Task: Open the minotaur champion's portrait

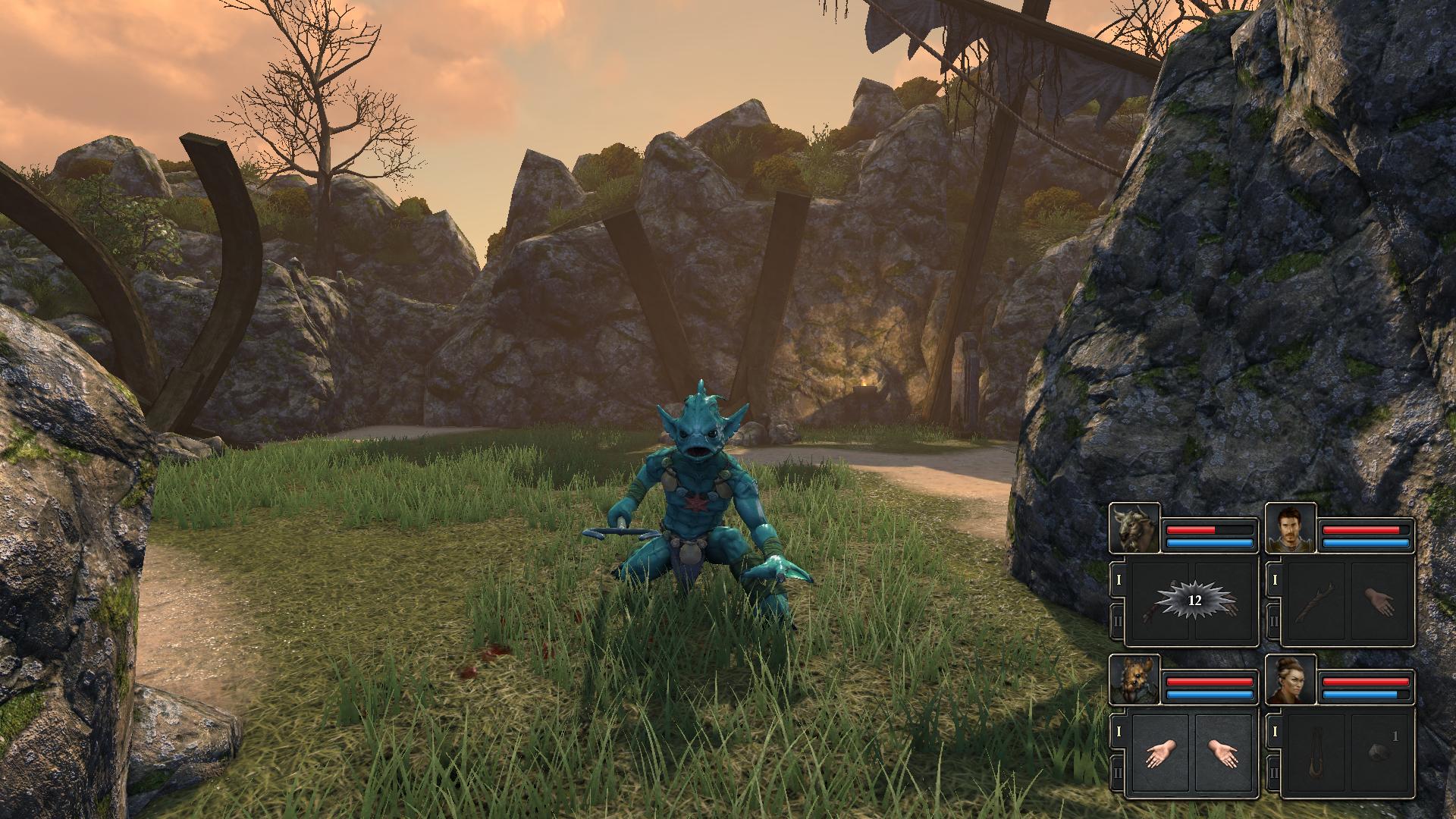Action: tap(1134, 529)
